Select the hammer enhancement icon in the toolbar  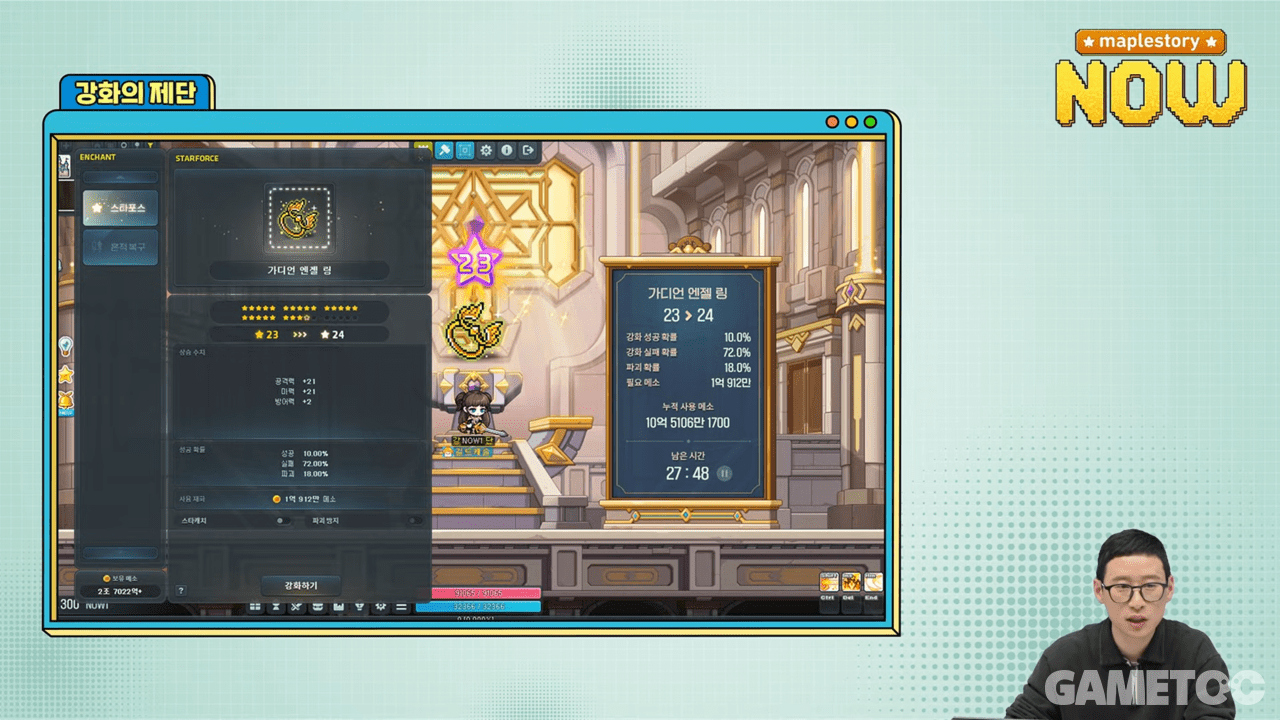(x=444, y=150)
